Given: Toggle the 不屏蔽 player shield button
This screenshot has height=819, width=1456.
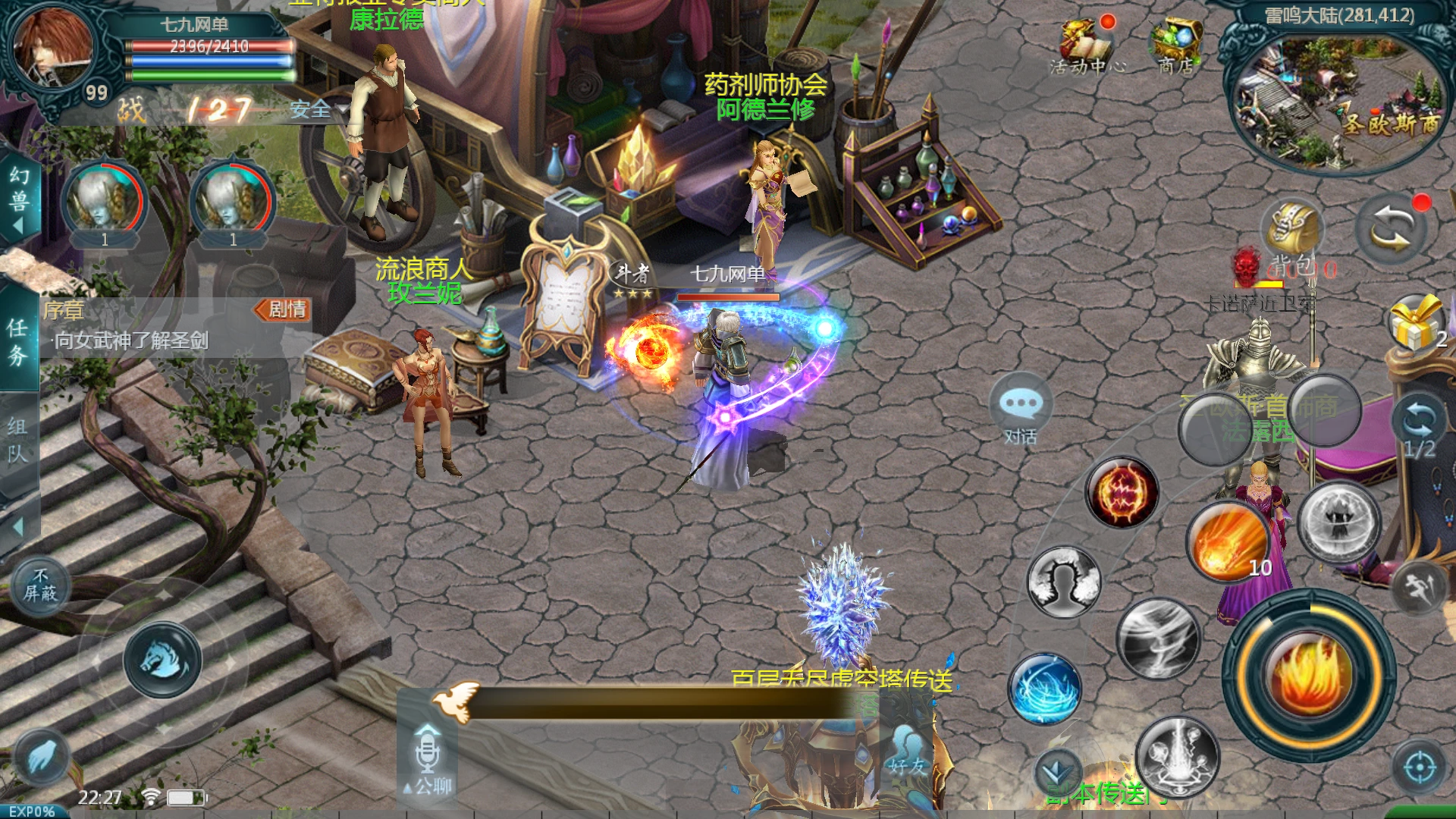Looking at the screenshot, I should (x=40, y=586).
